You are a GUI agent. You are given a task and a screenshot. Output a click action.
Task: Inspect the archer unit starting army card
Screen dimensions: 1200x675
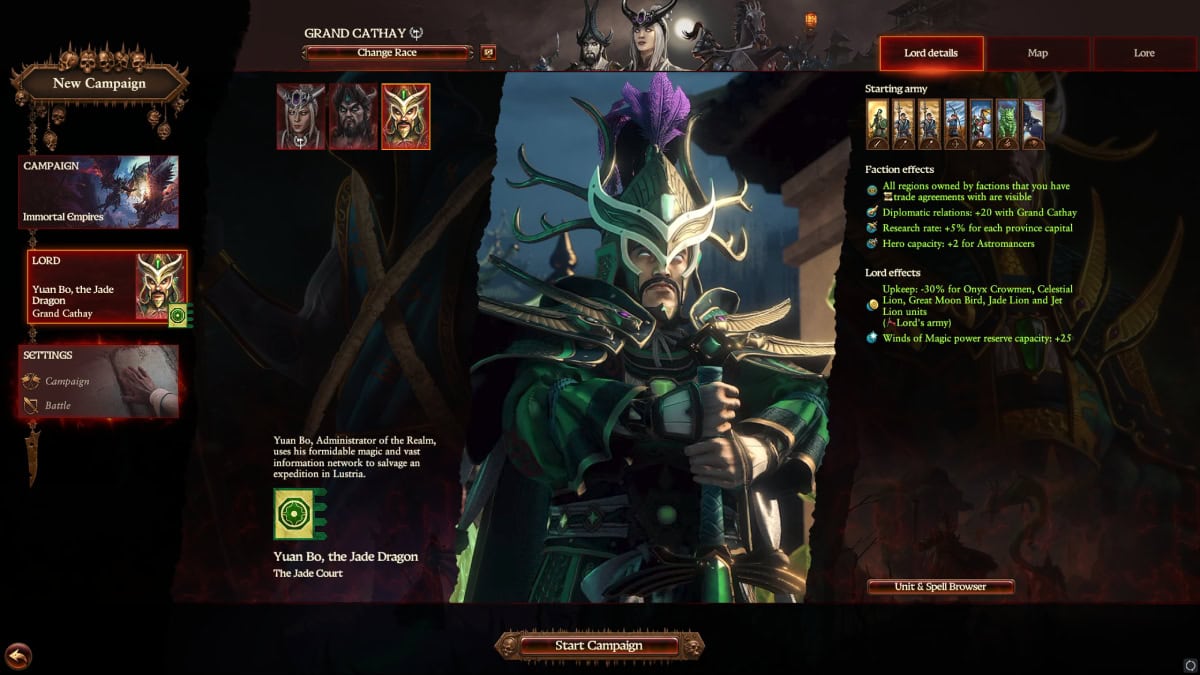[x=955, y=124]
